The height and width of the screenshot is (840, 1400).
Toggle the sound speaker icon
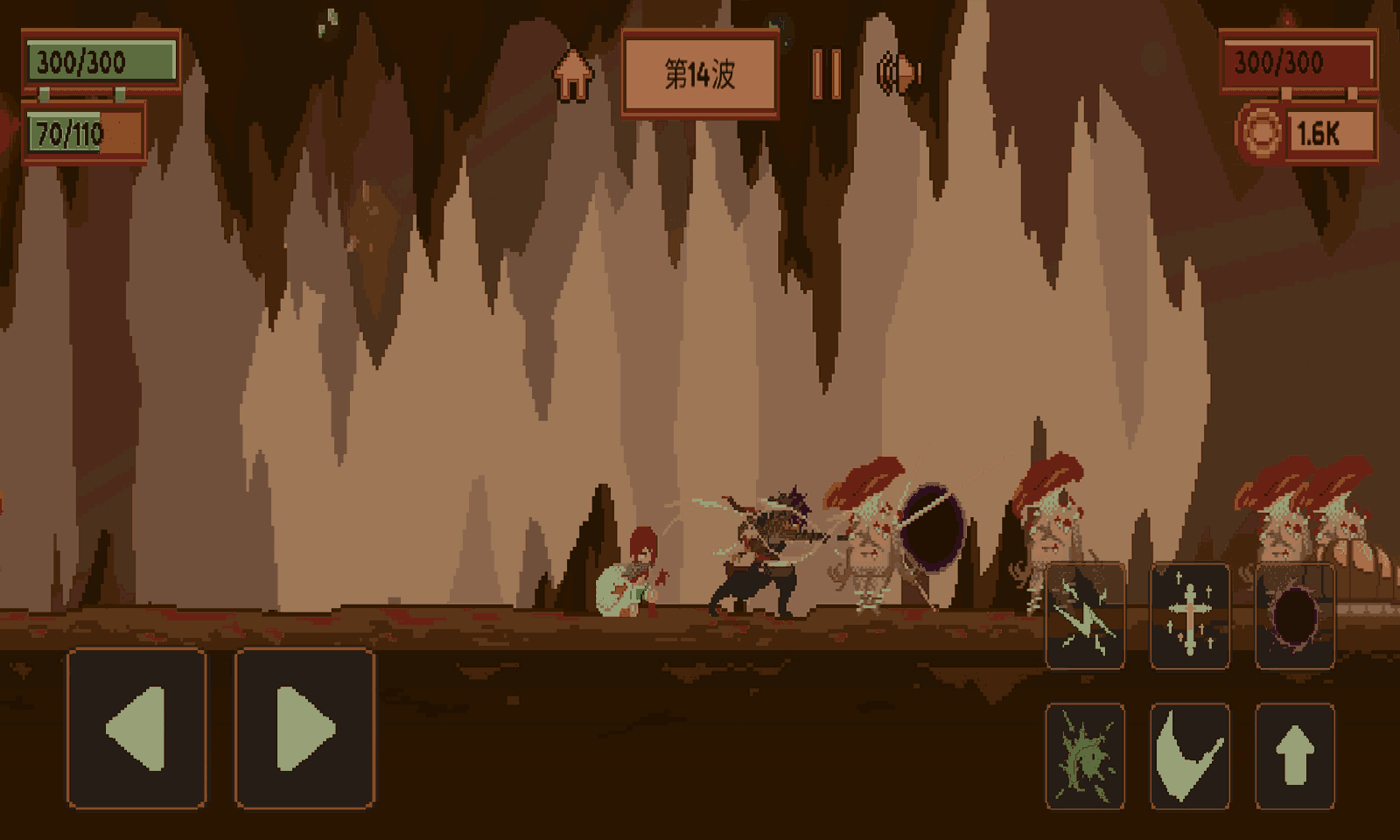(x=899, y=73)
